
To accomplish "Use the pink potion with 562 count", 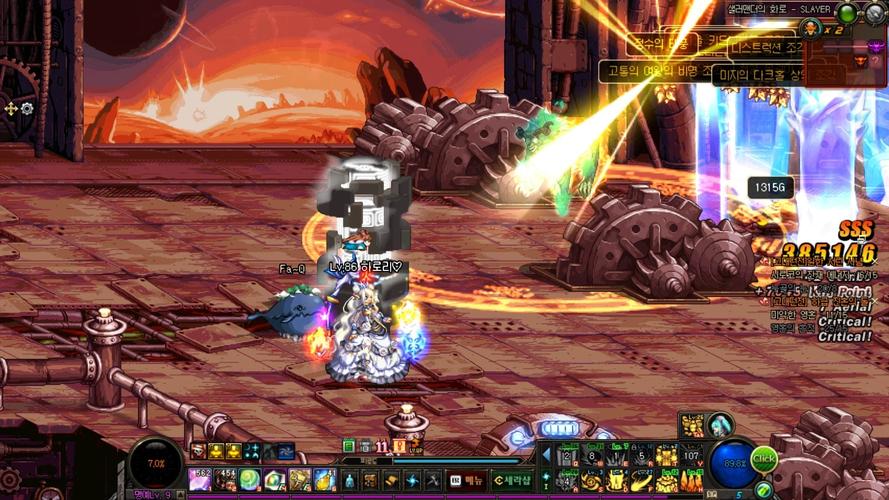I will [x=200, y=479].
